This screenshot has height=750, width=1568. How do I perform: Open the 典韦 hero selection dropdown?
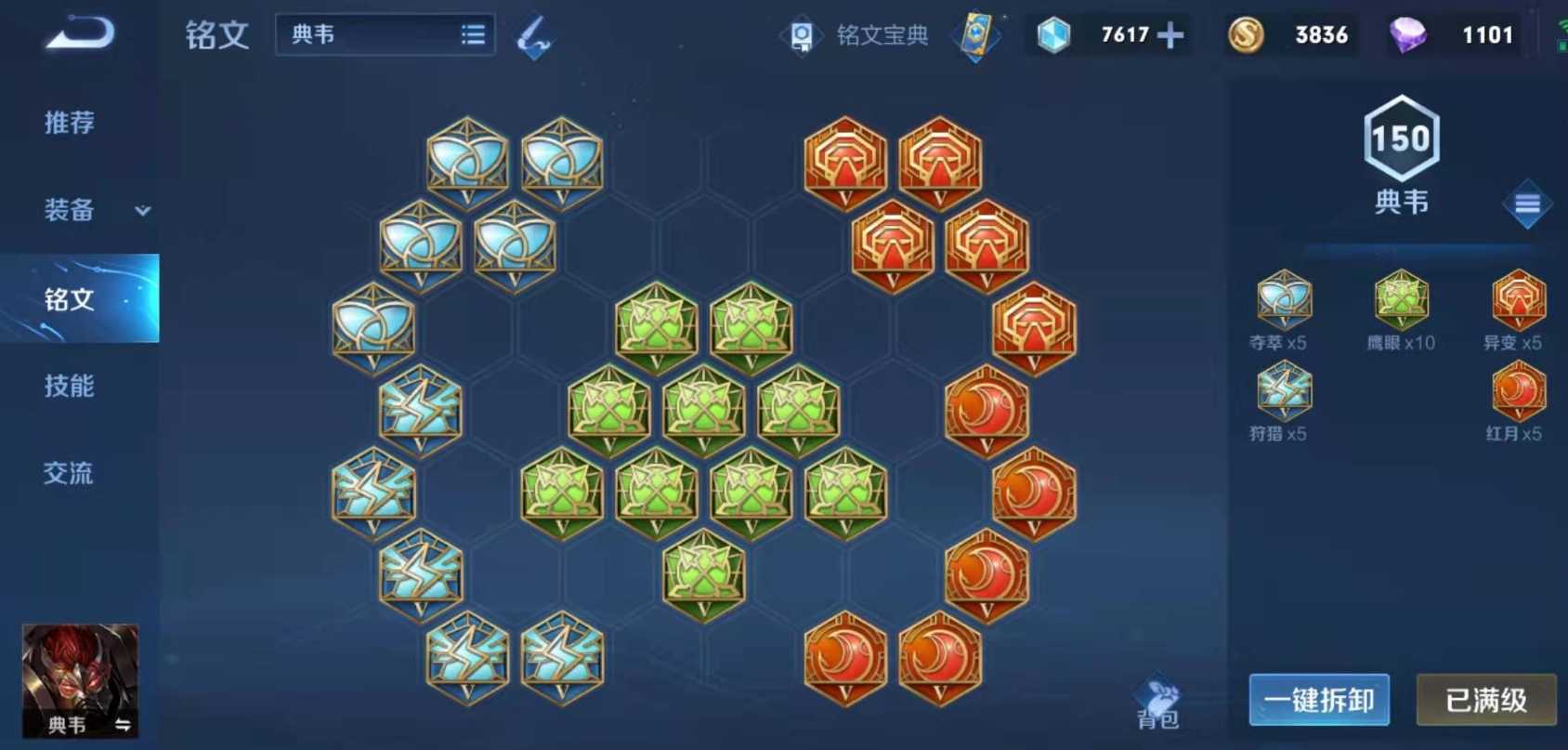pos(384,33)
